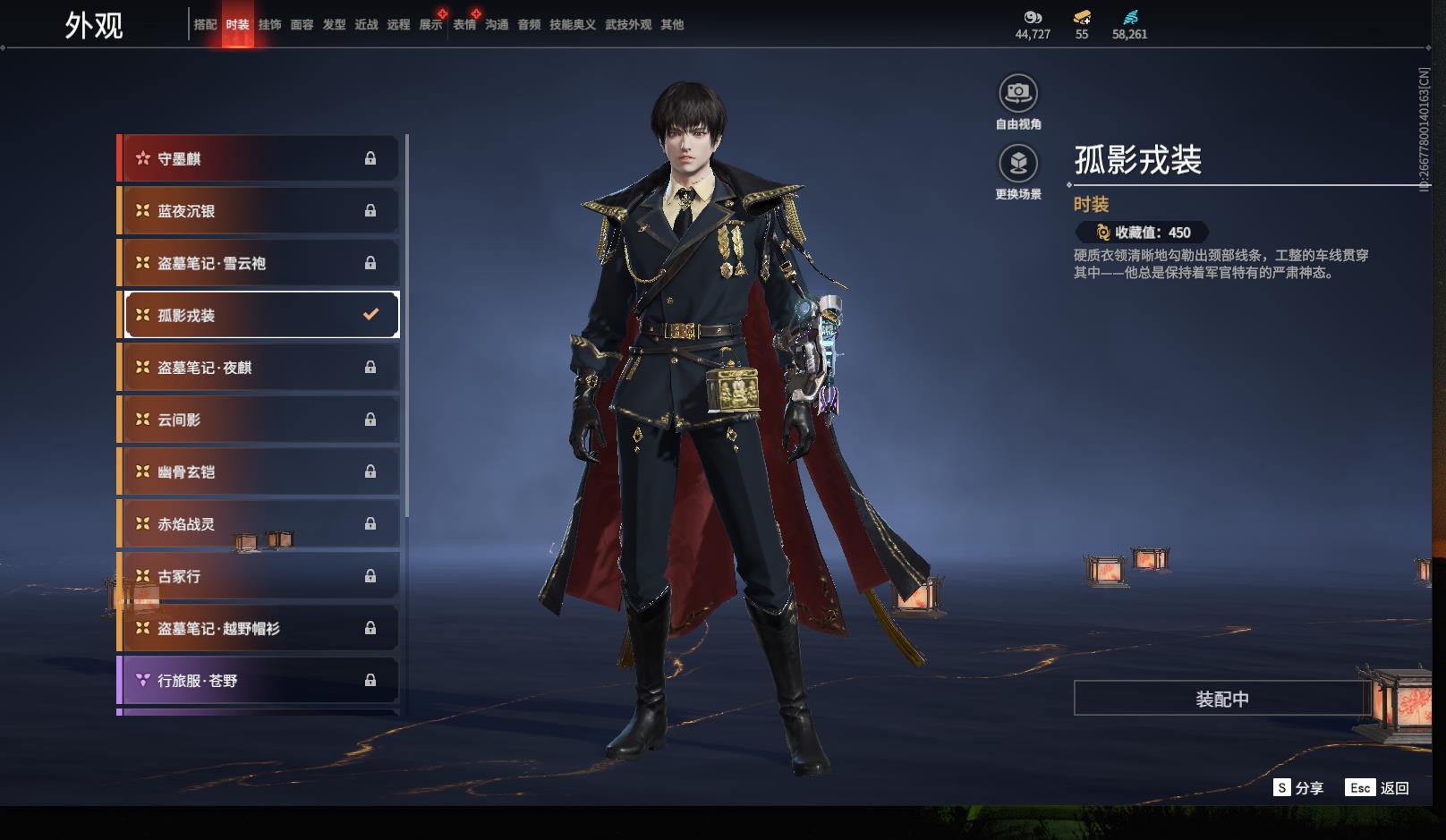Choose the 守墨麒 outfit
The image size is (1446, 840).
[259, 158]
